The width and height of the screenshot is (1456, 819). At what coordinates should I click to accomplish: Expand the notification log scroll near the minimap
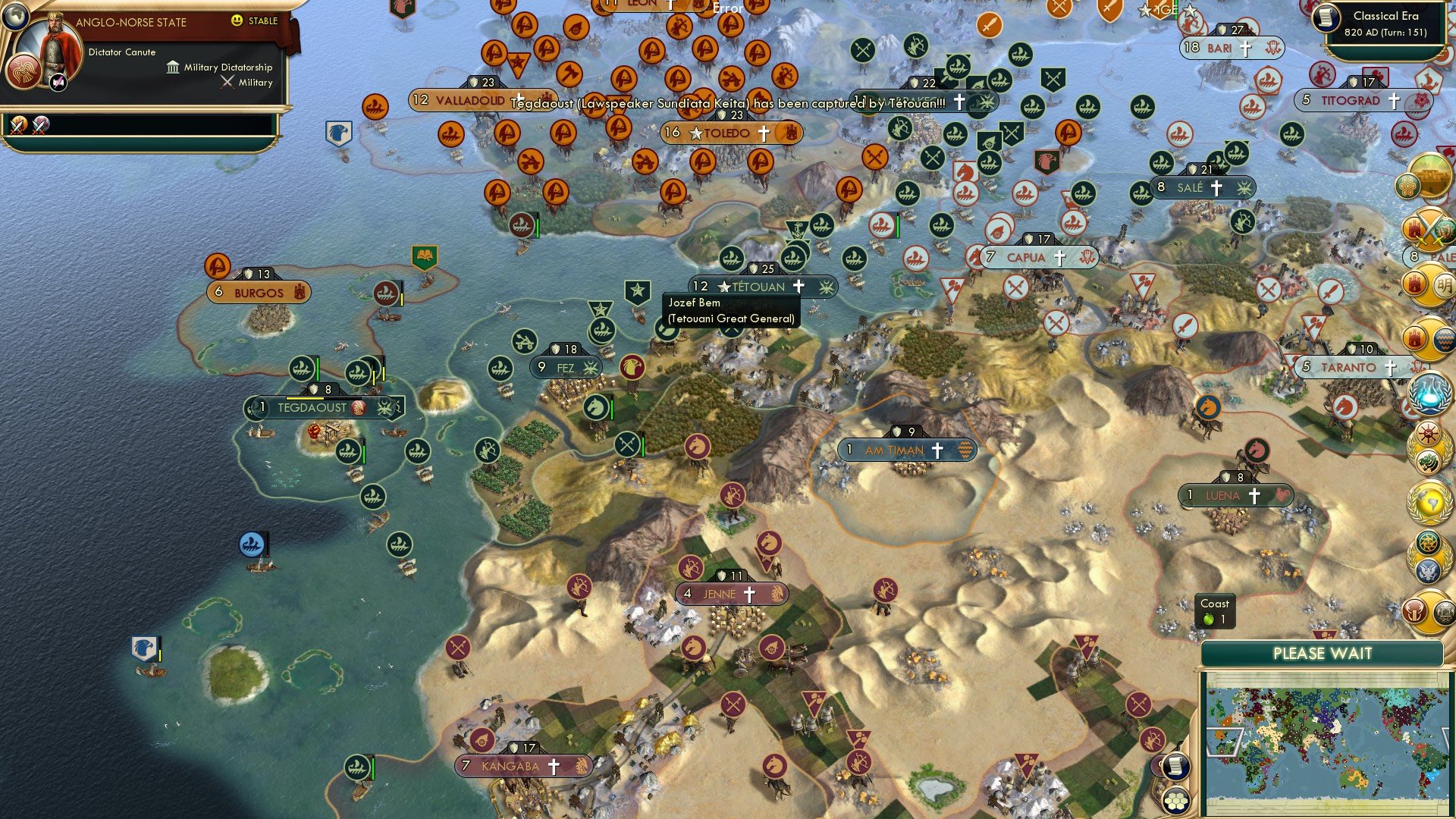(1176, 767)
